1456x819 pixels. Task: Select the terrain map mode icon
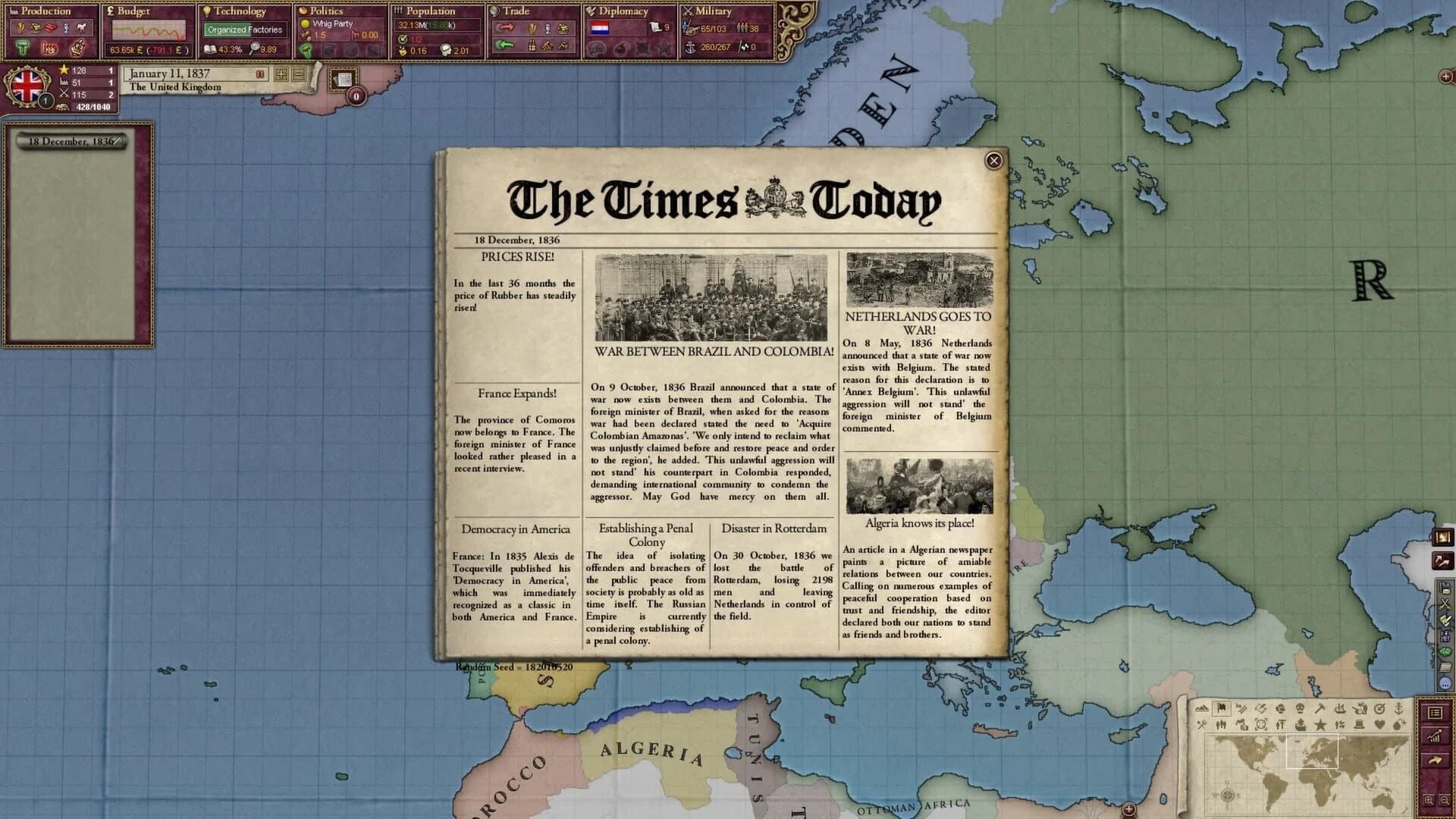pos(1202,710)
